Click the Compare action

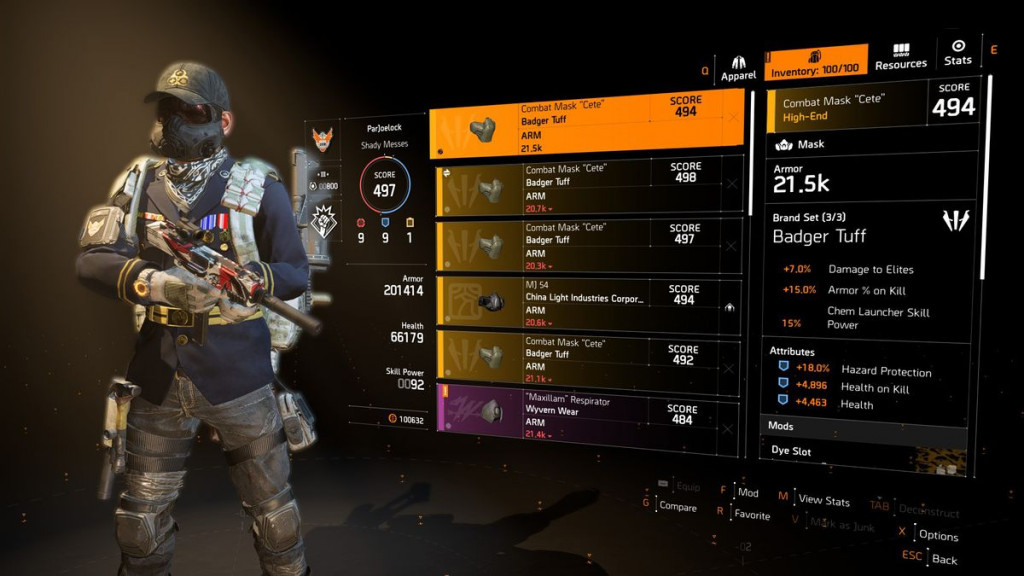pos(678,506)
